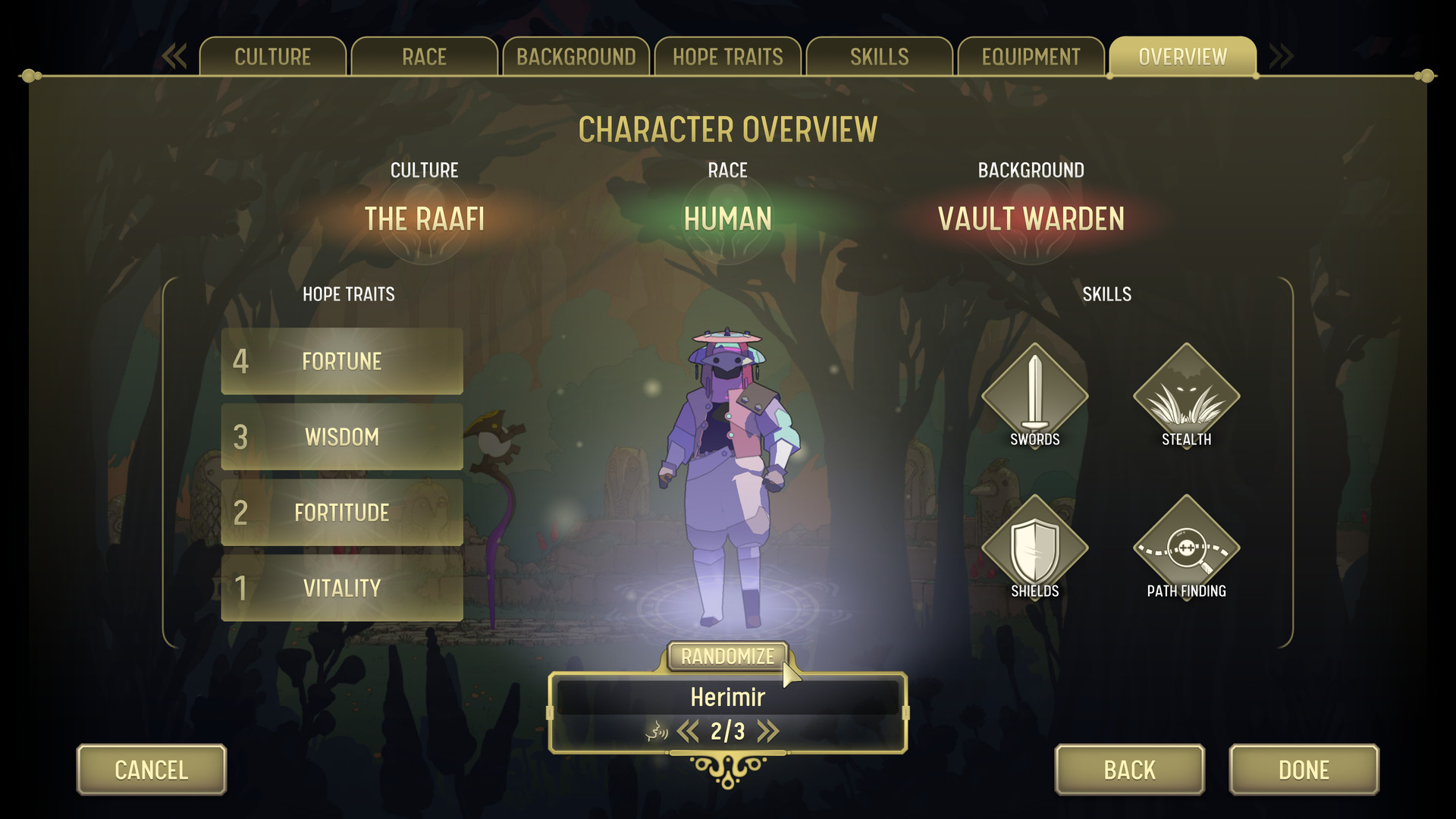Screen dimensions: 1456x819
Task: Click the Herimir name field
Action: (x=727, y=697)
